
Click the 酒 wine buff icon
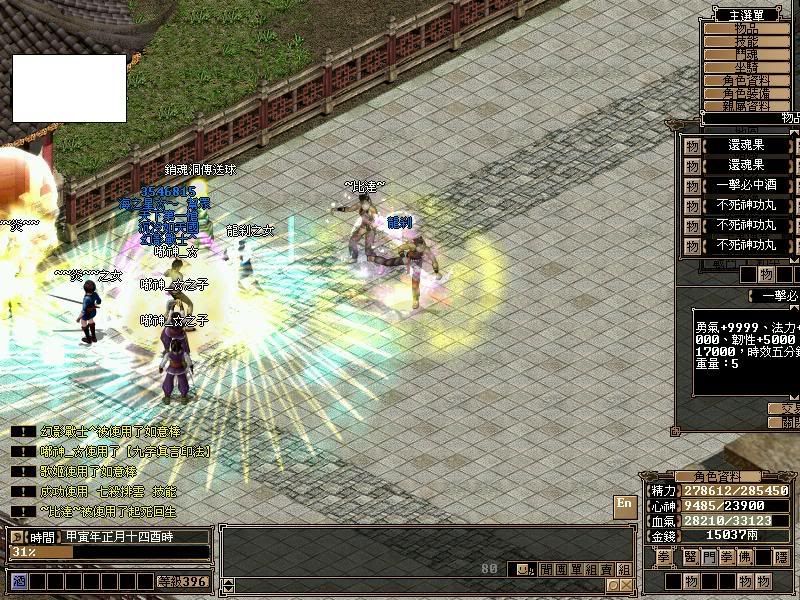pos(17,581)
